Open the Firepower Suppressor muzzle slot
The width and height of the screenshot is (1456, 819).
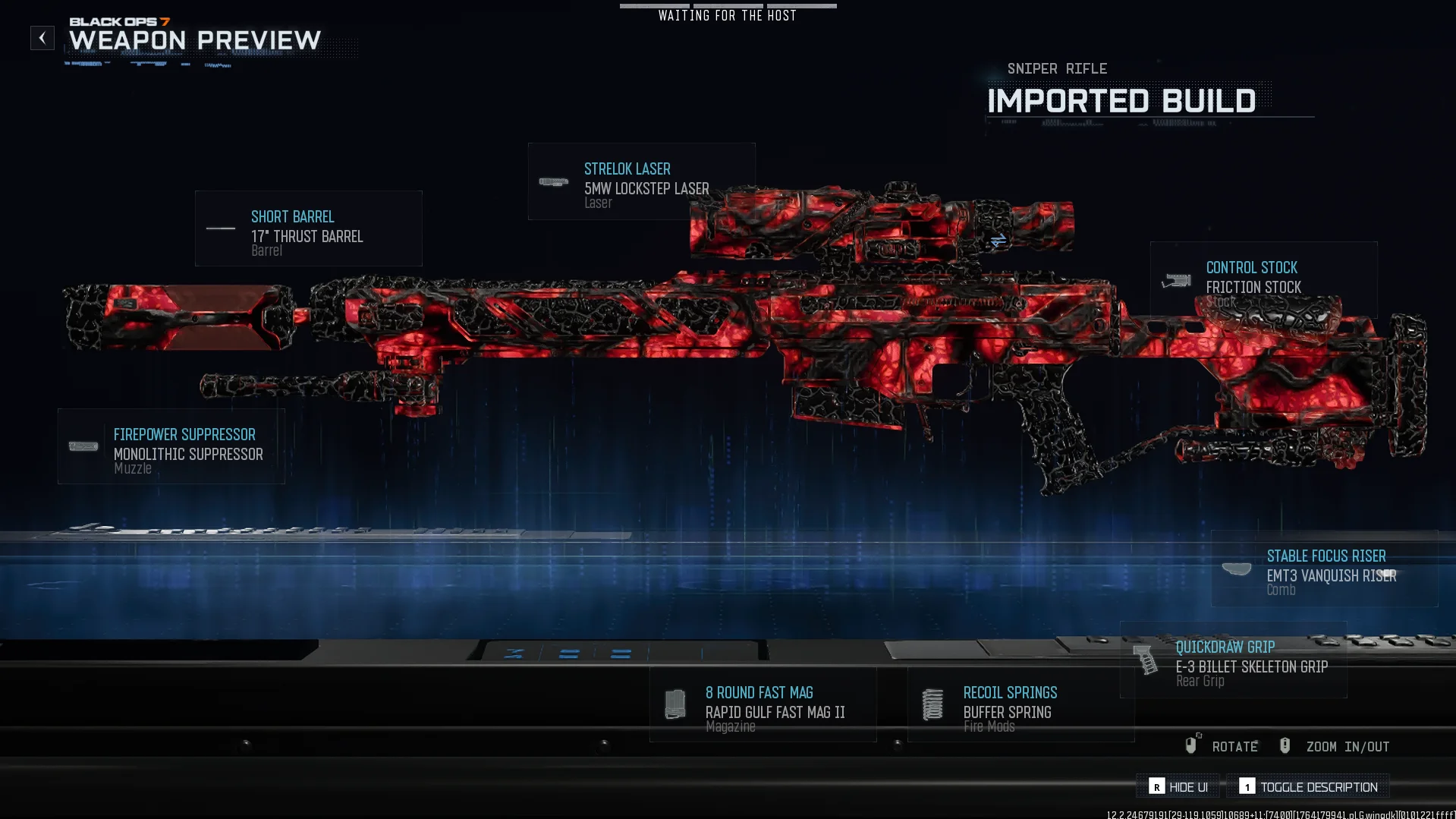click(171, 446)
